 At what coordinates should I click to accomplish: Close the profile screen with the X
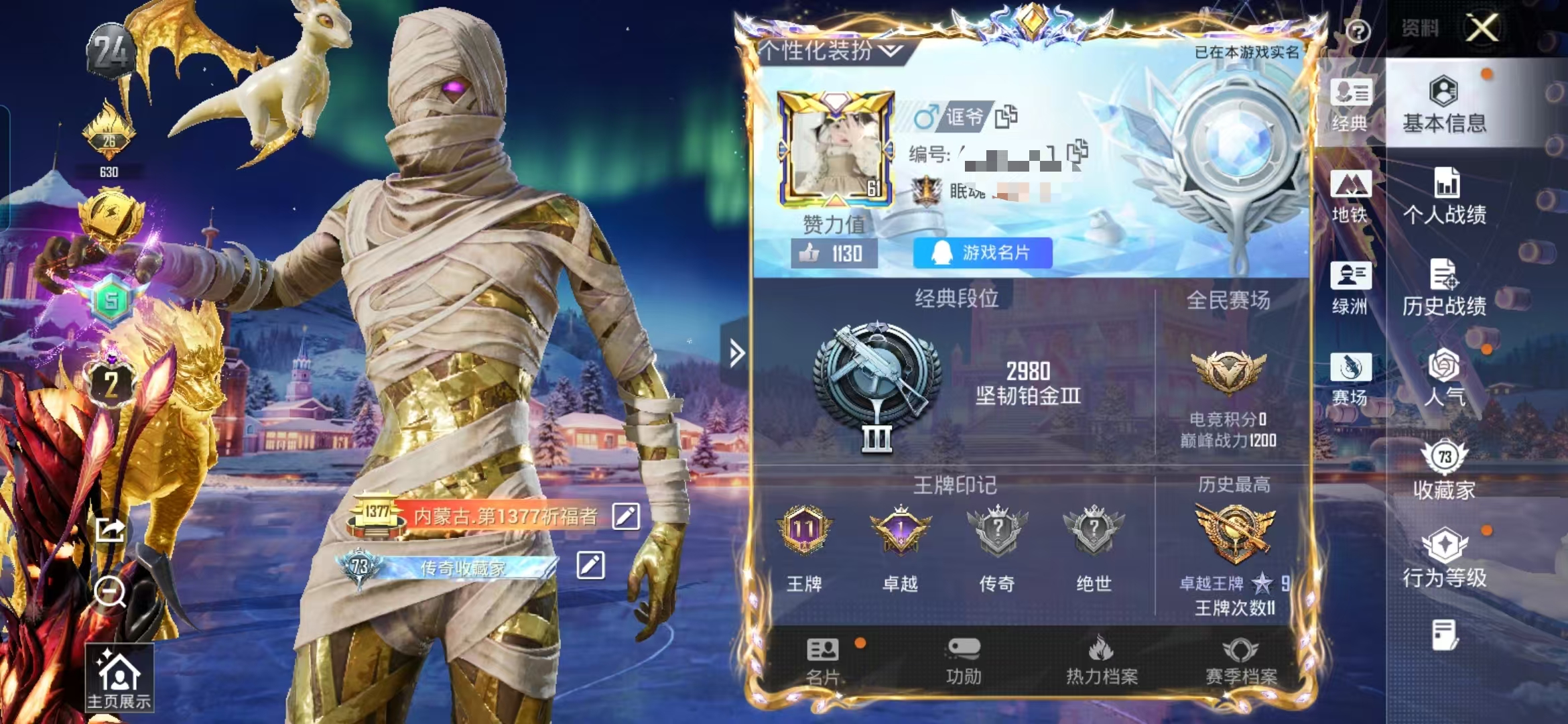pyautogui.click(x=1482, y=29)
